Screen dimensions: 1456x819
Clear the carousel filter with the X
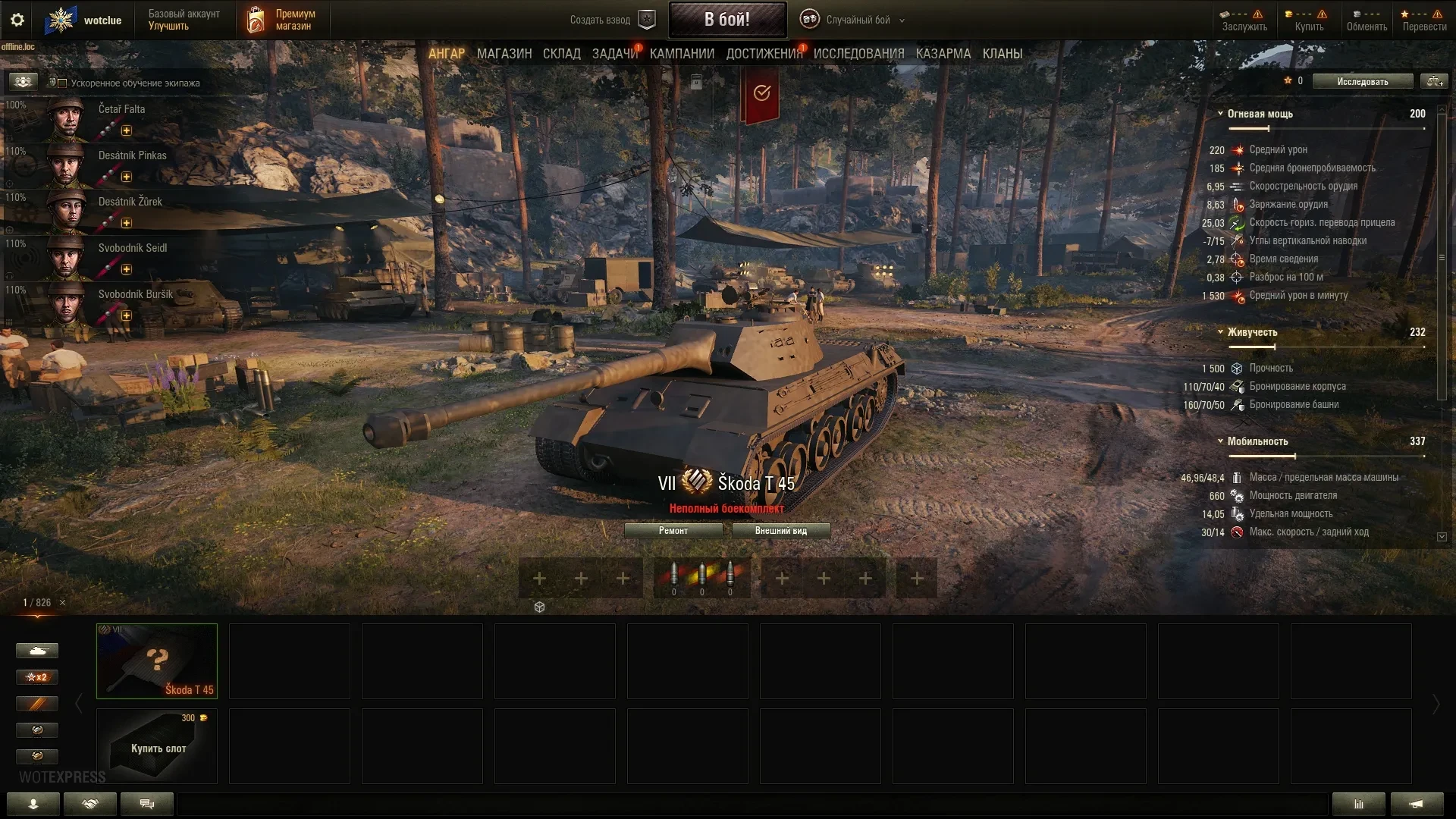tap(63, 603)
